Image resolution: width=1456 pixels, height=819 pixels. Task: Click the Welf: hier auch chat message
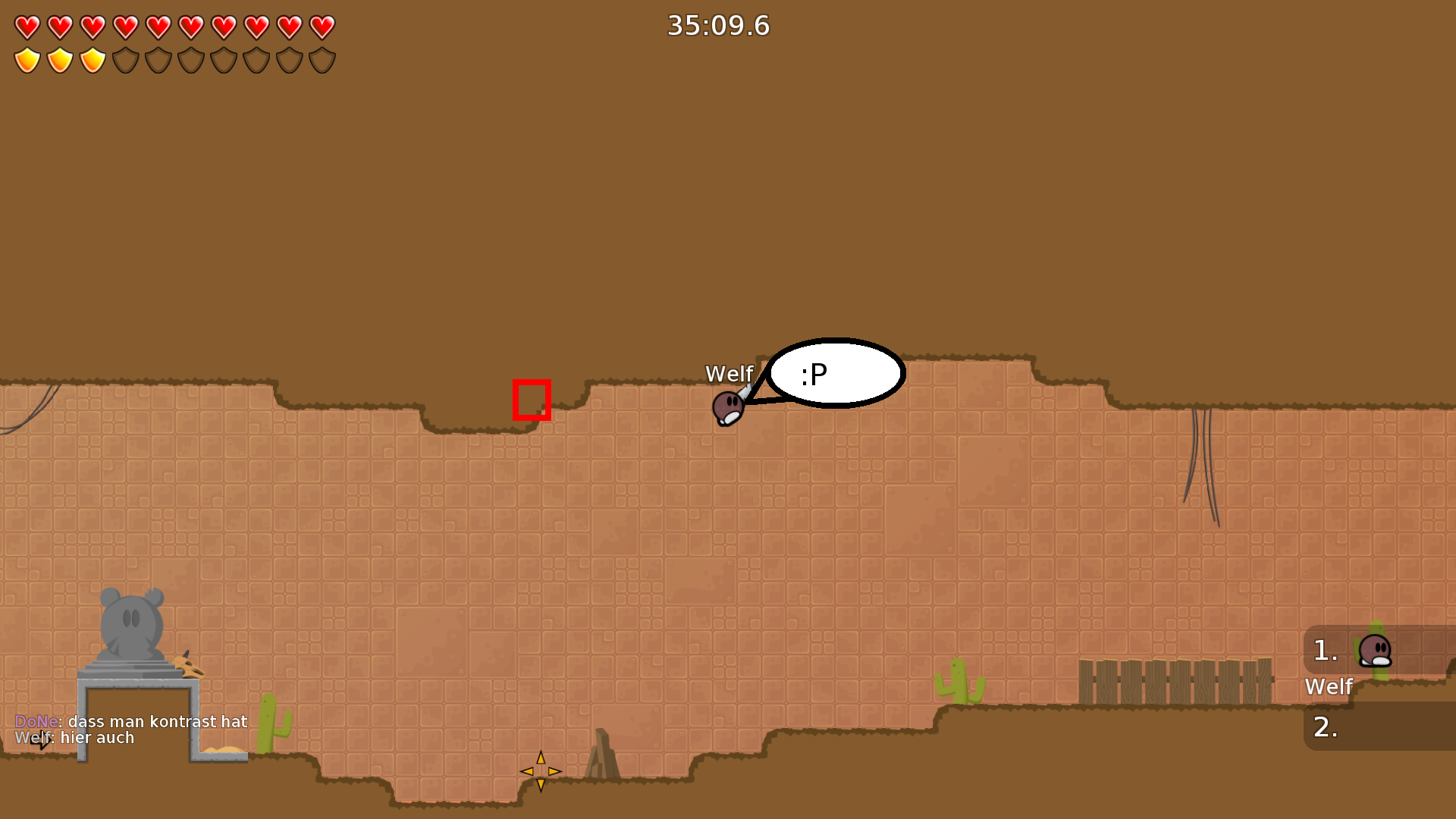(76, 737)
